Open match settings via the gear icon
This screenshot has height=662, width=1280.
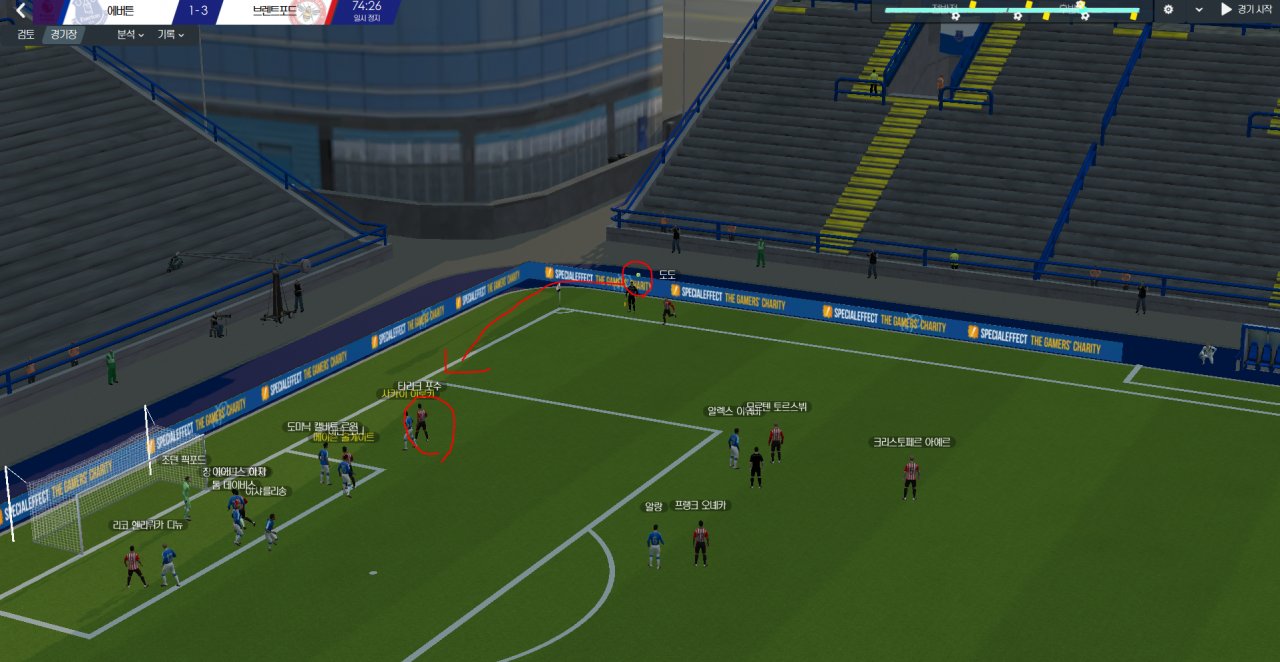[x=1168, y=9]
